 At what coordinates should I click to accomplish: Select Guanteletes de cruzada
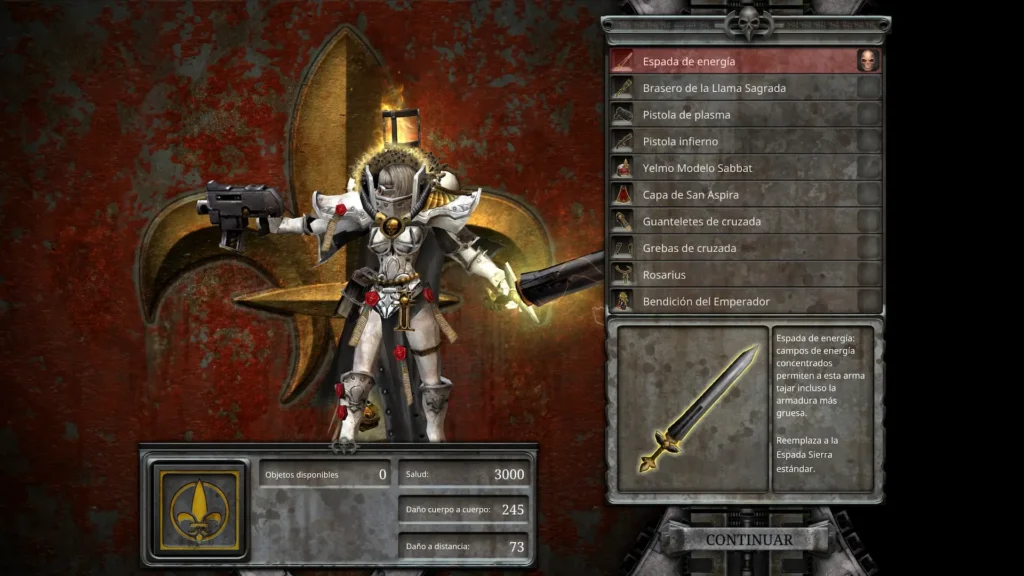(x=735, y=221)
